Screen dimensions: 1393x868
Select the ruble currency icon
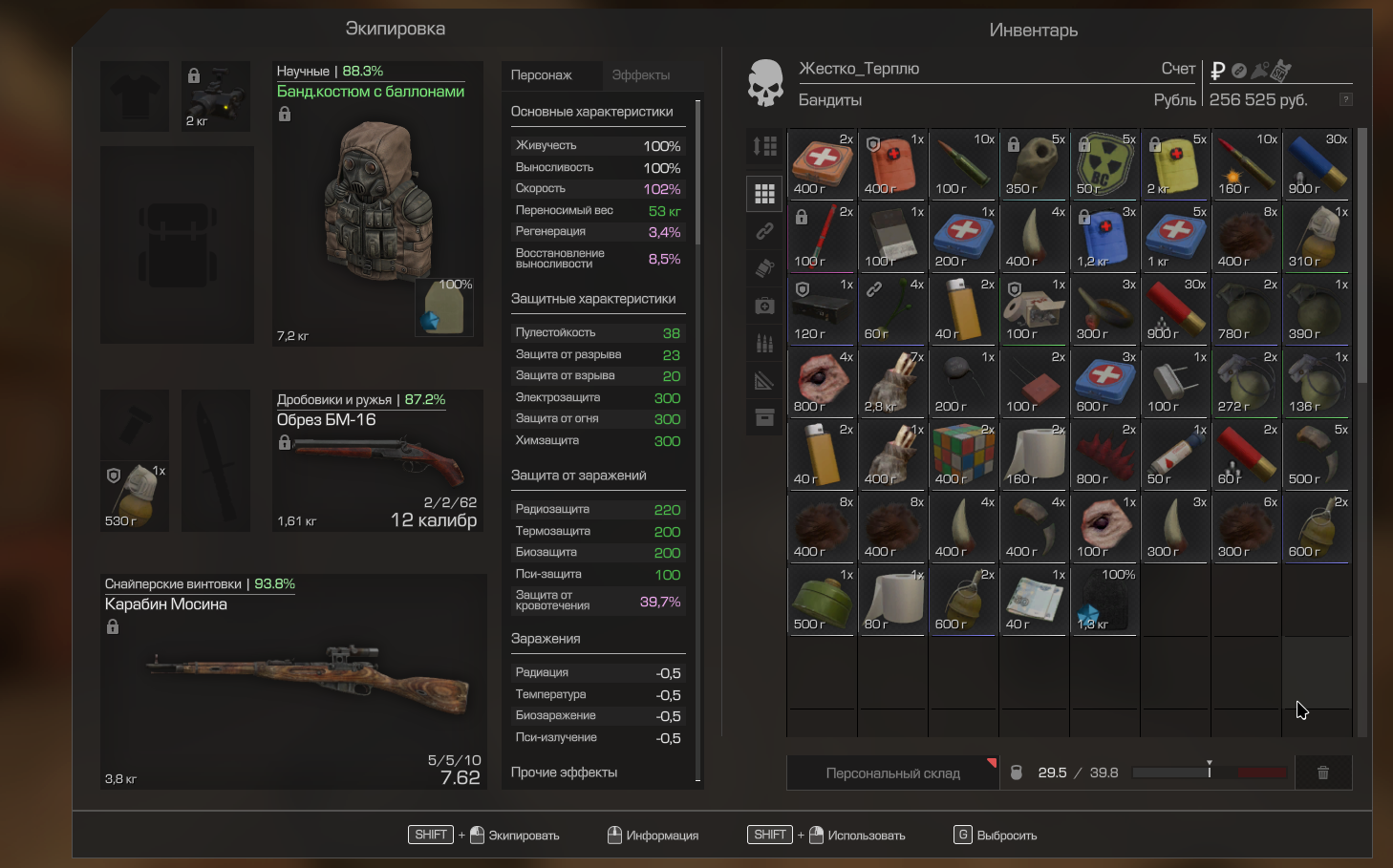click(x=1217, y=70)
